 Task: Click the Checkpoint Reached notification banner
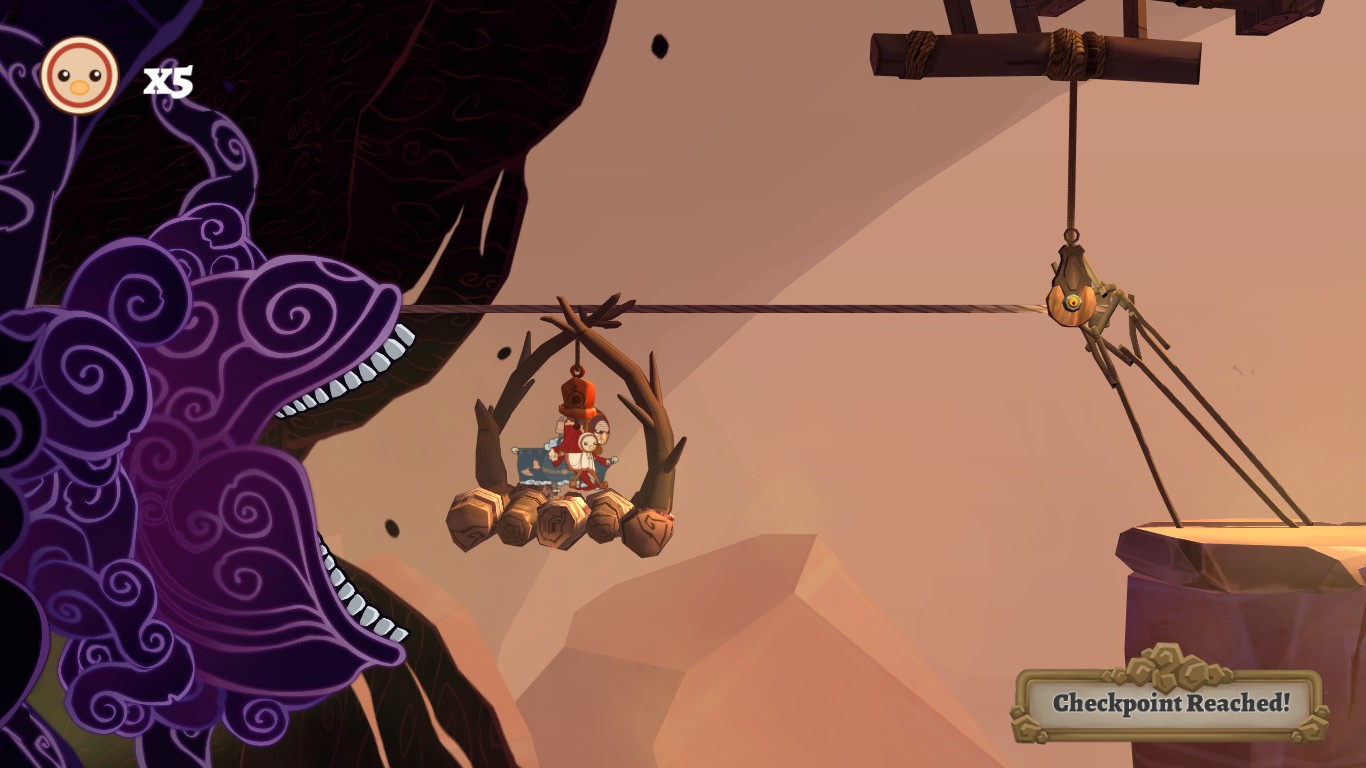pos(1170,703)
